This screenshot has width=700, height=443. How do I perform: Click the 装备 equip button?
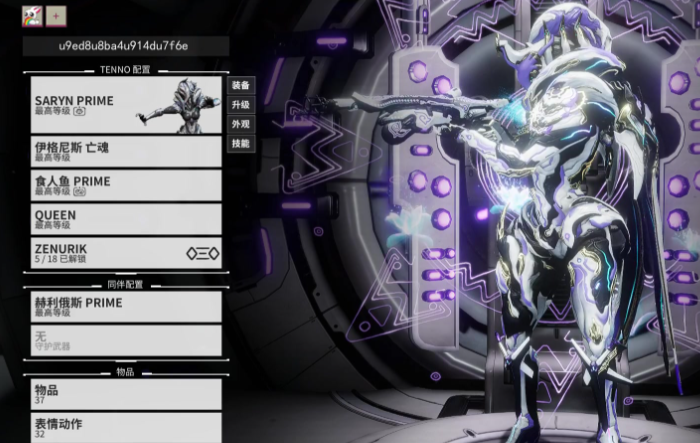(x=240, y=85)
